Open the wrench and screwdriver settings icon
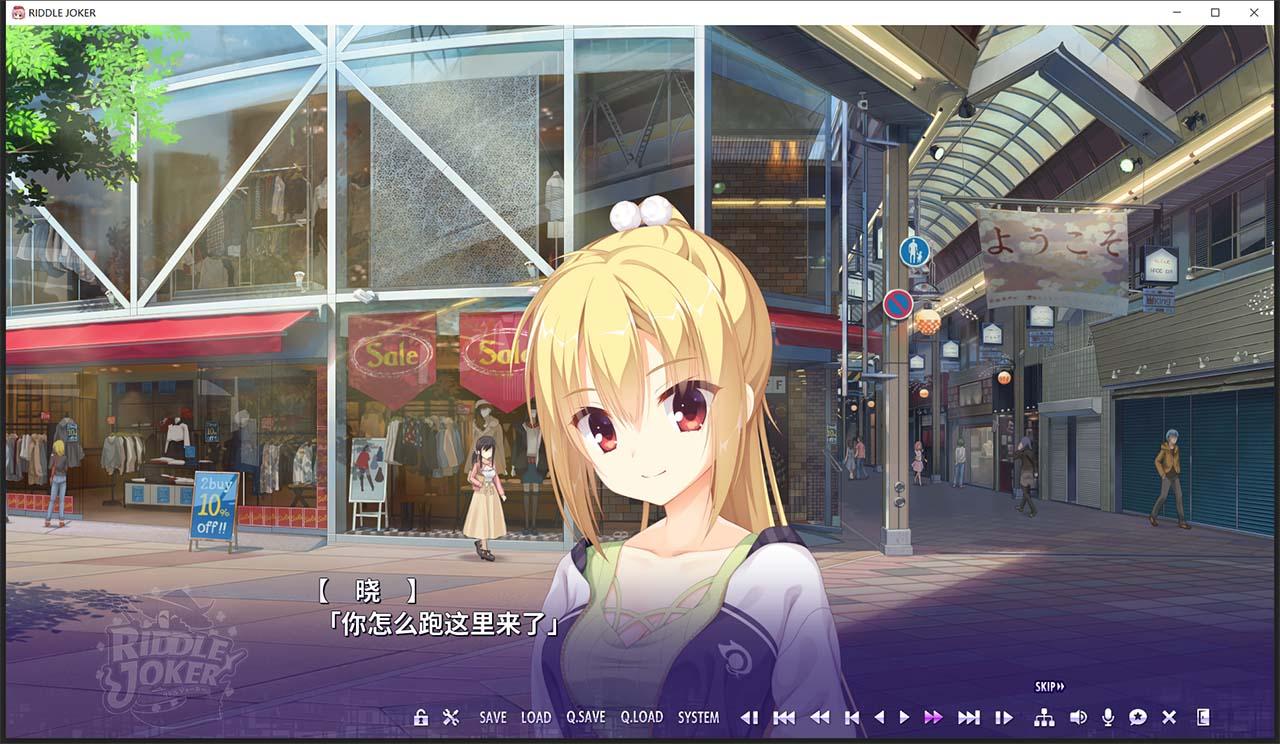The image size is (1280, 744). point(451,717)
